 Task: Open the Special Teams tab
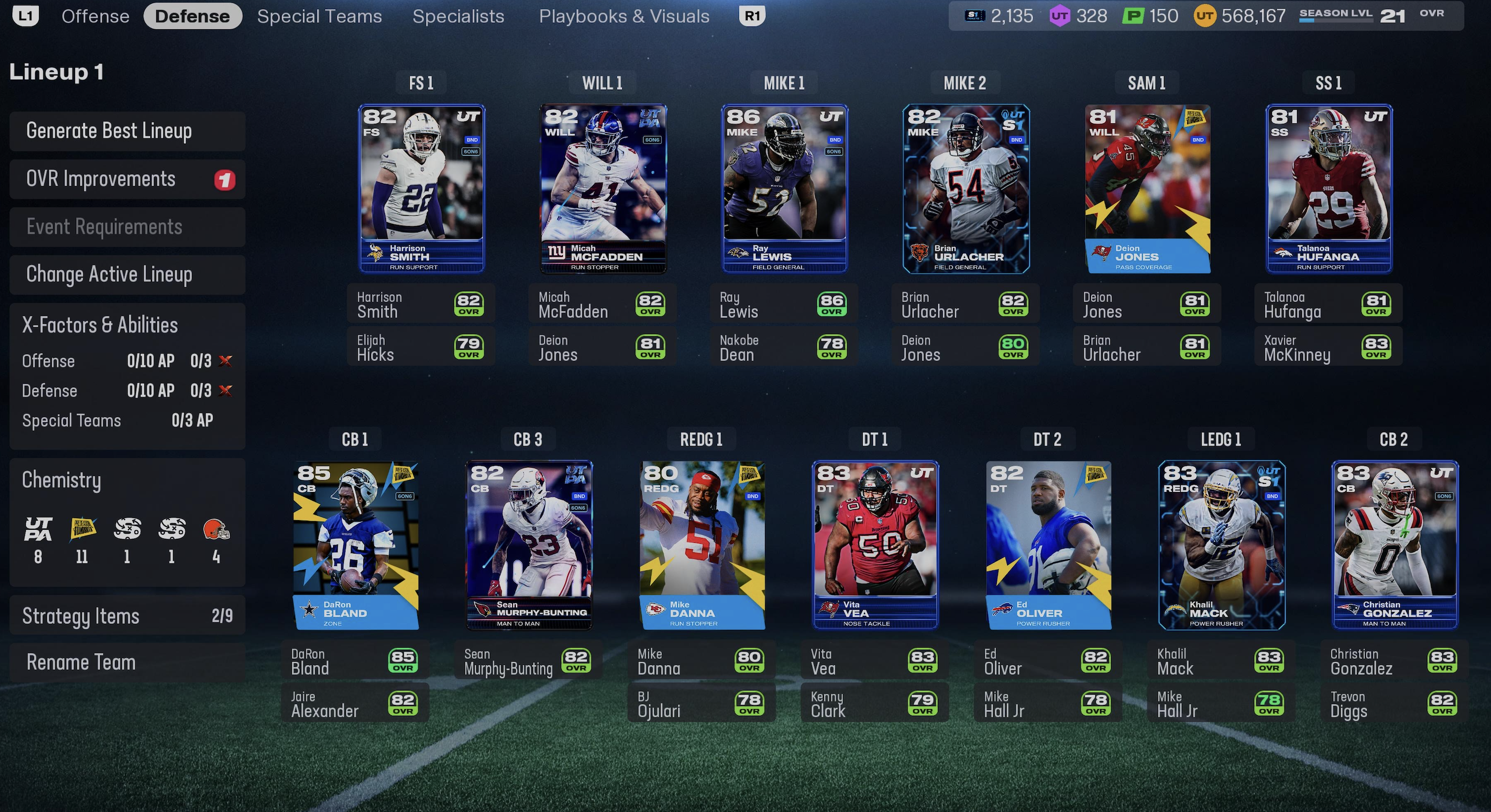coord(319,16)
